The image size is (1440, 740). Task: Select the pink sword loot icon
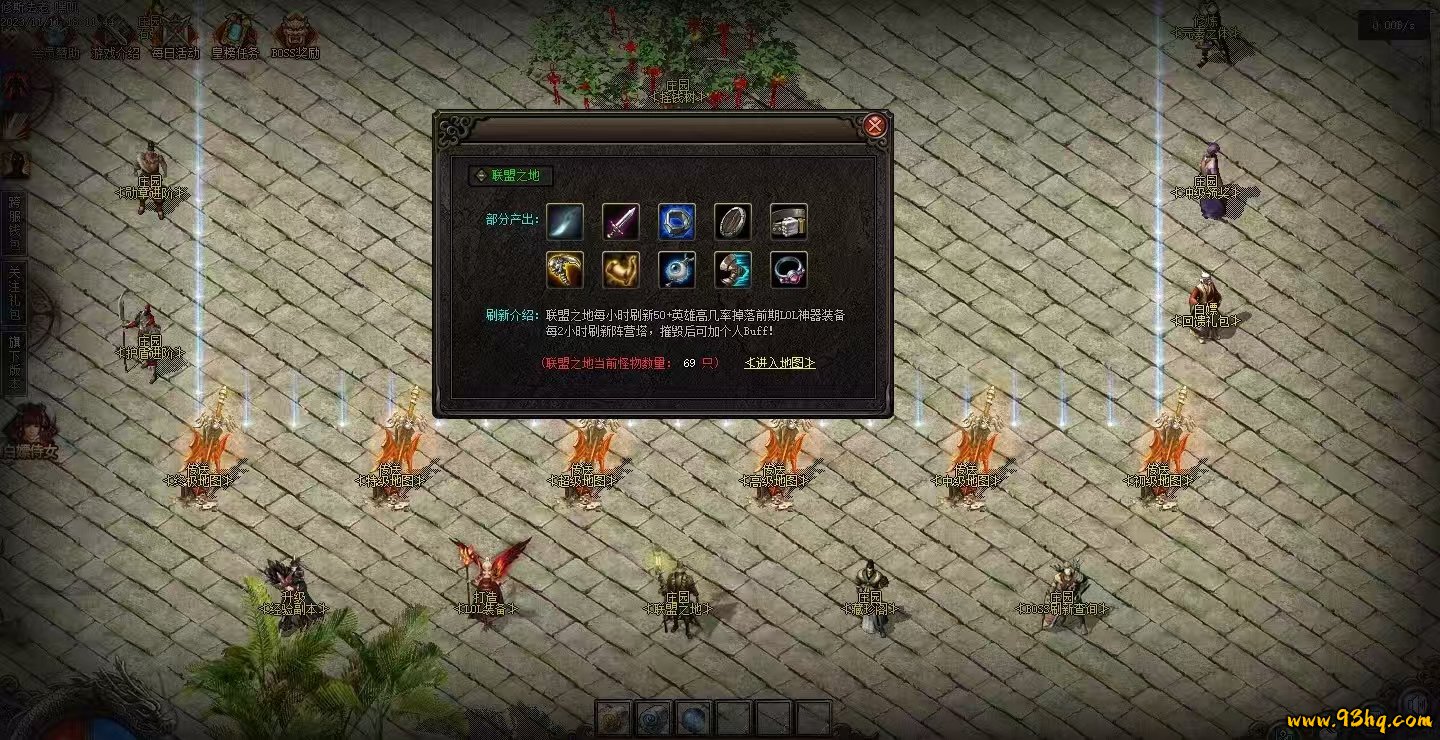621,222
